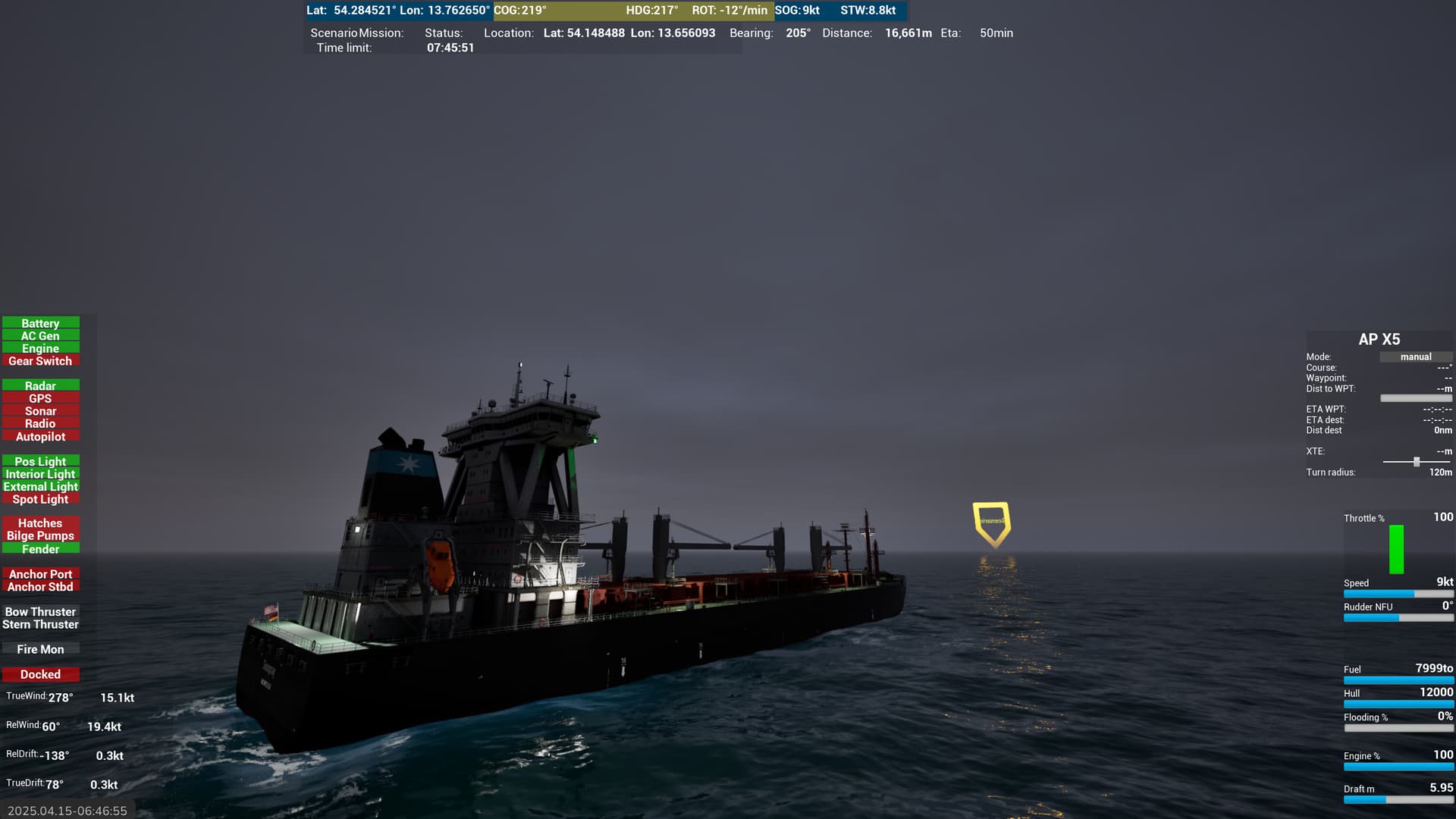Viewport: 1456px width, 819px height.
Task: Open the Hatches
Action: click(40, 523)
